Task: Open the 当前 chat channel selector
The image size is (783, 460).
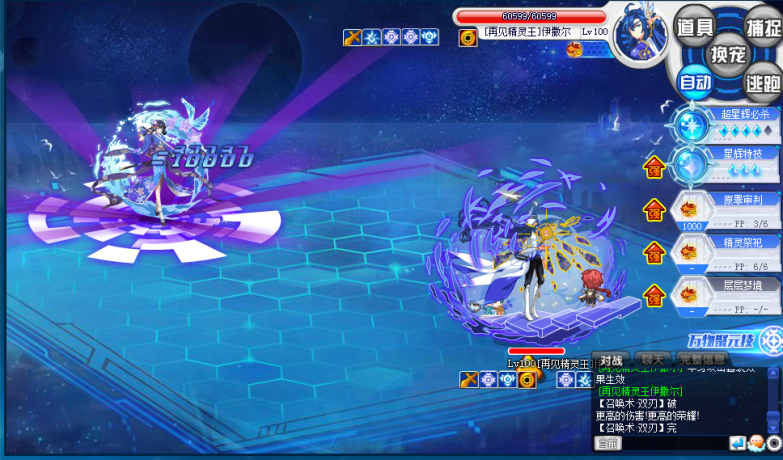Action: coord(607,443)
